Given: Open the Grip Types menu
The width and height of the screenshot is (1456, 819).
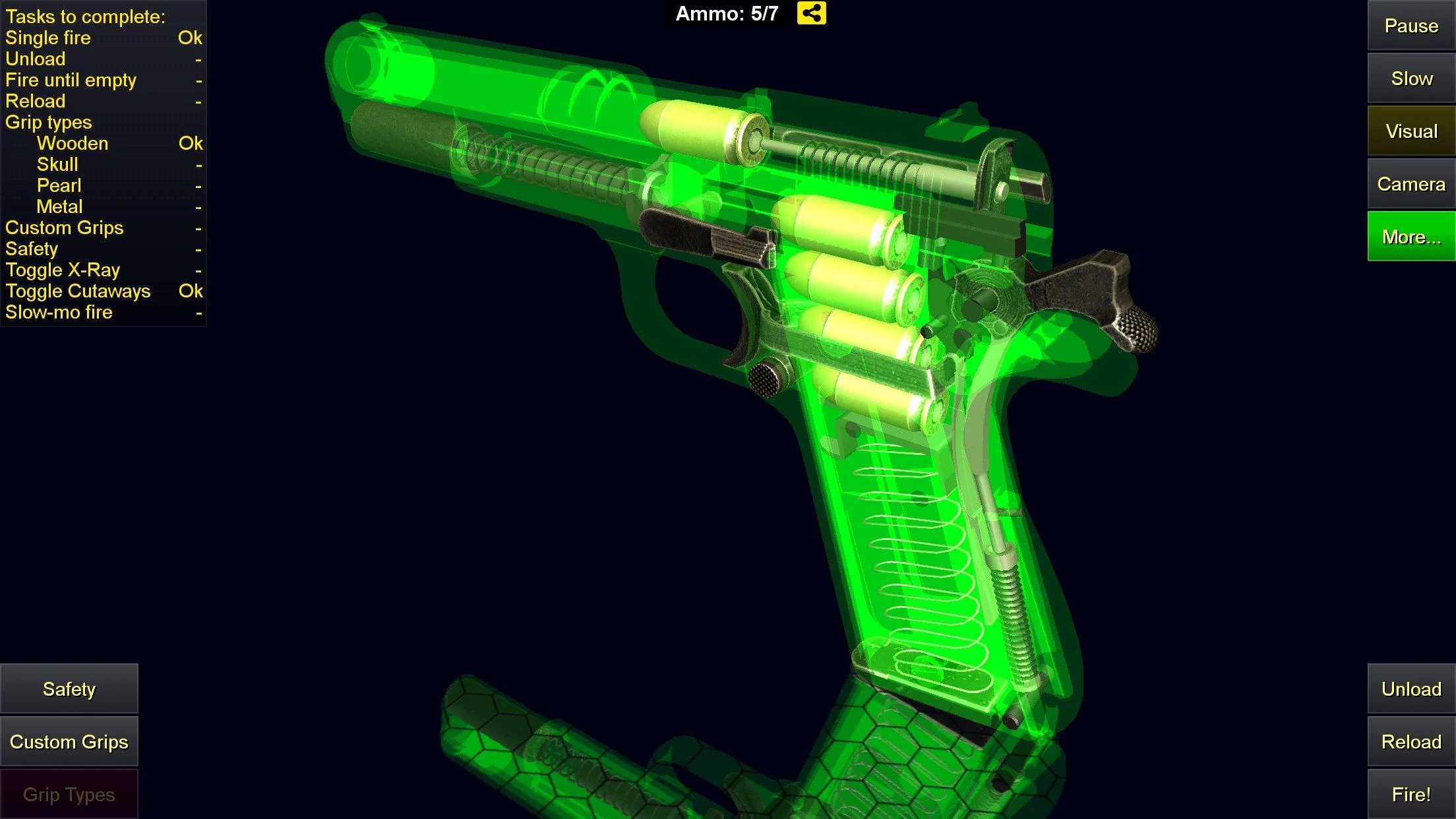Looking at the screenshot, I should tap(69, 794).
